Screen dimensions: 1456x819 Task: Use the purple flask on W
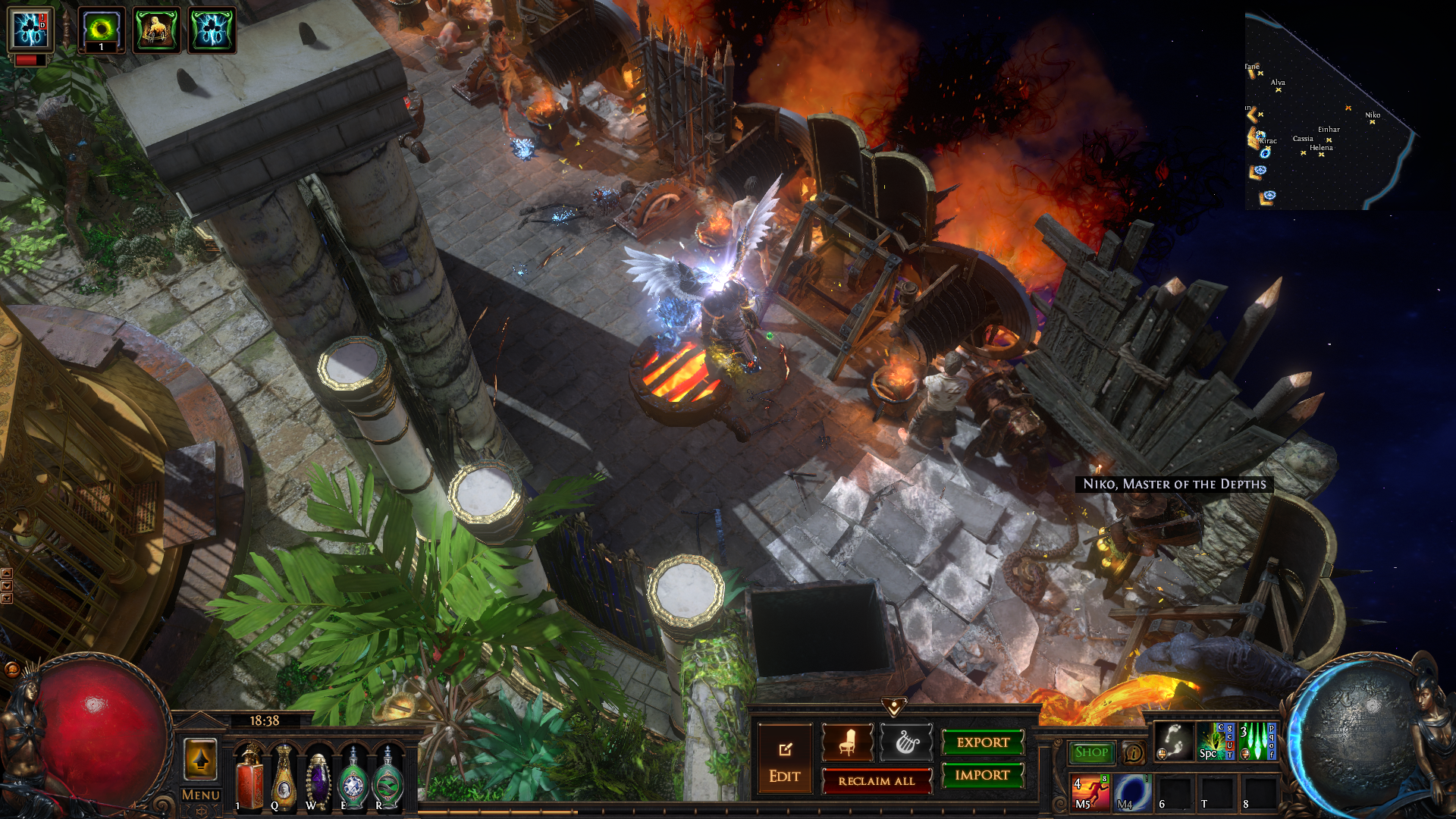[318, 779]
